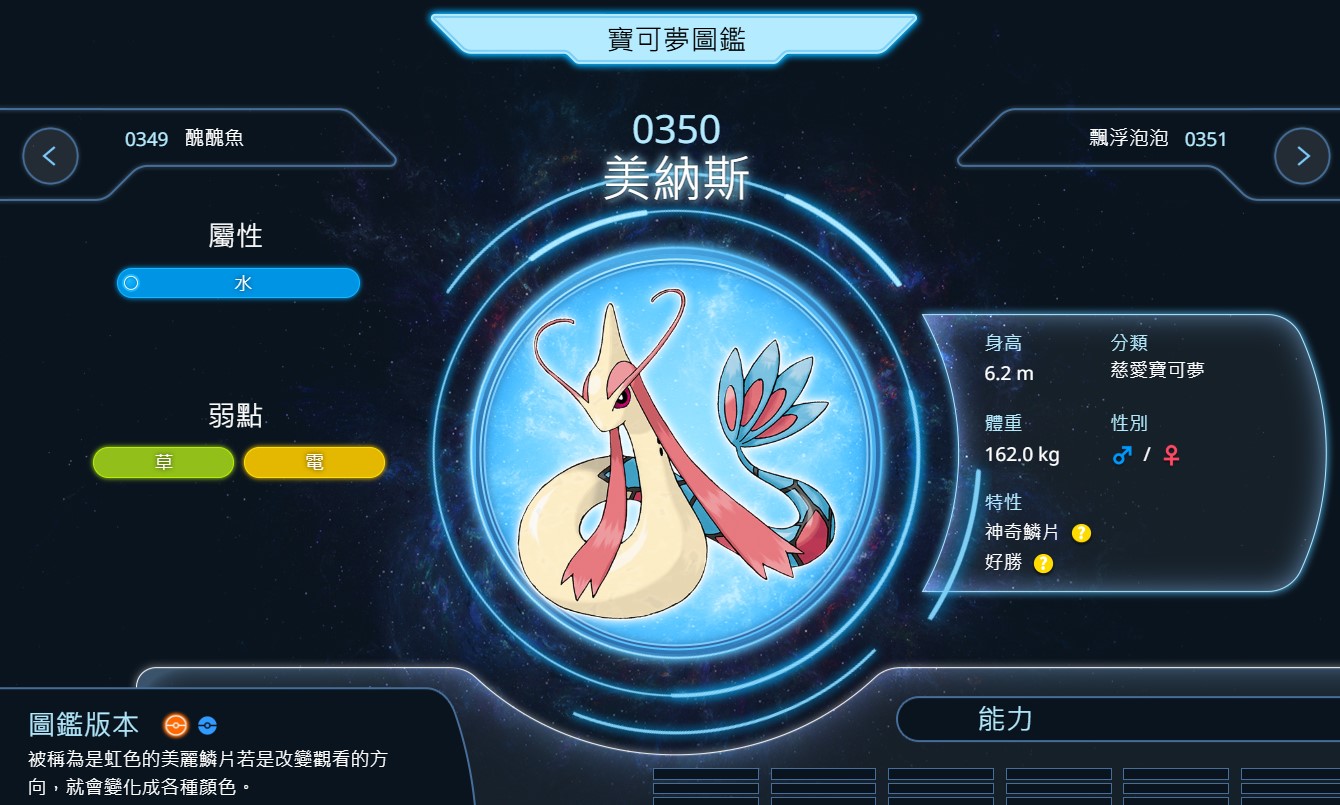Go to next Pokémon with right arrow
The width and height of the screenshot is (1340, 805).
click(1302, 156)
